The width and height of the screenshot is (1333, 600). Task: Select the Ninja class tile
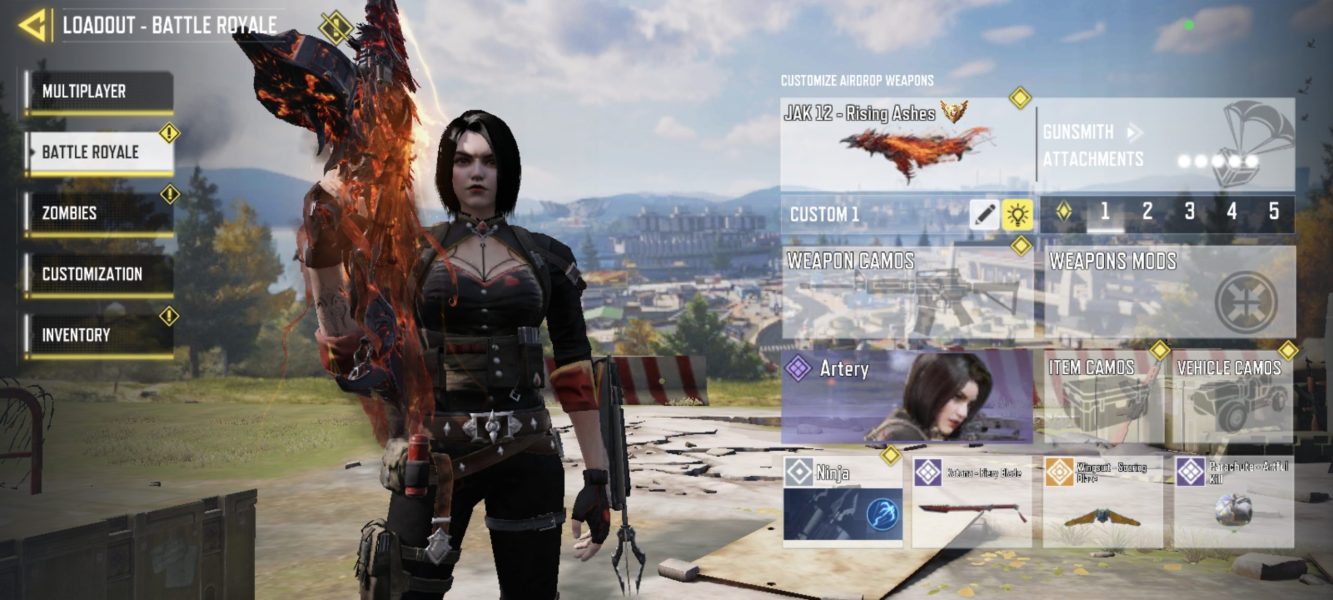(842, 502)
